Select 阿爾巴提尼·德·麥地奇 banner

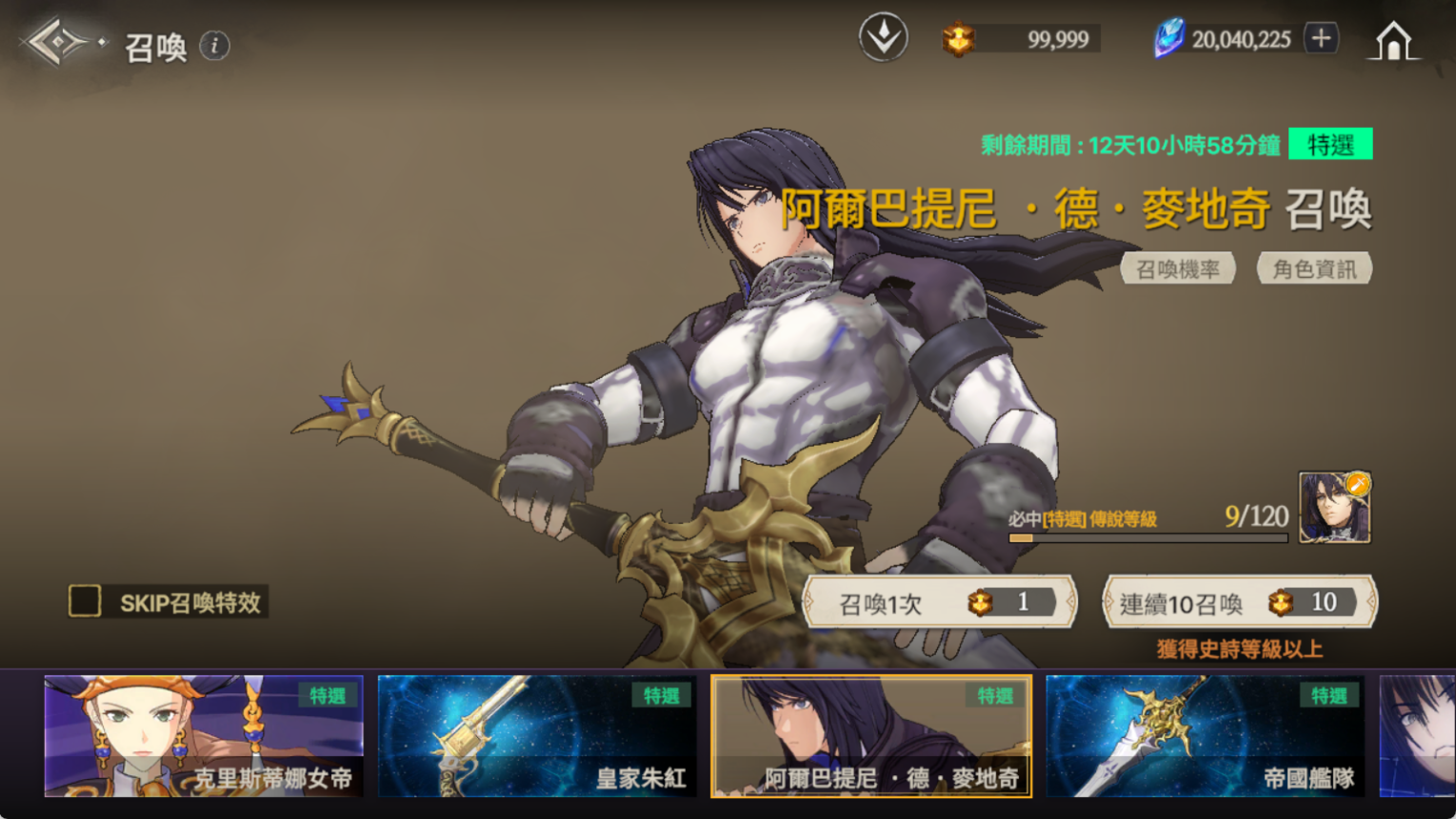pos(871,735)
